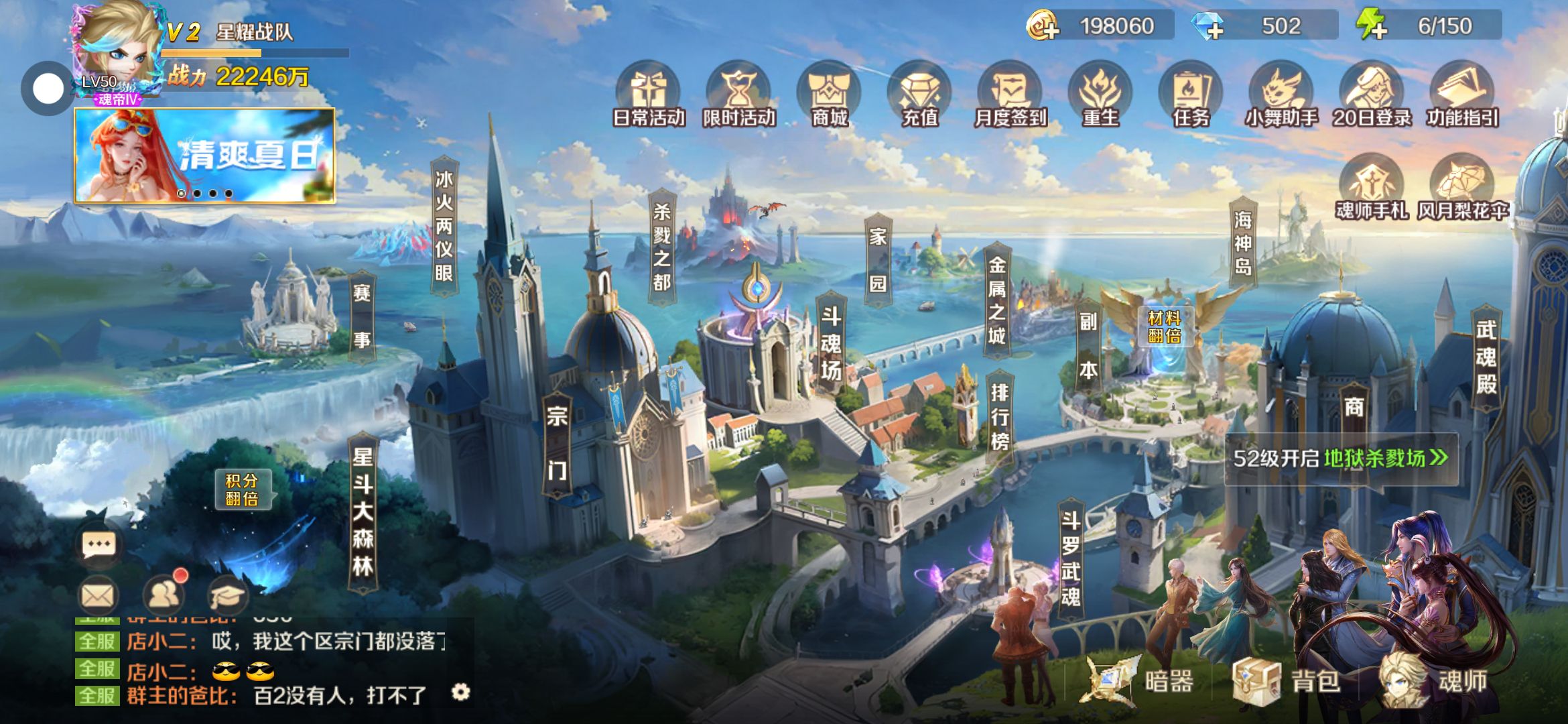The image size is (1568, 724).
Task: Enter the 斗魂场 arena location
Action: pos(831,343)
